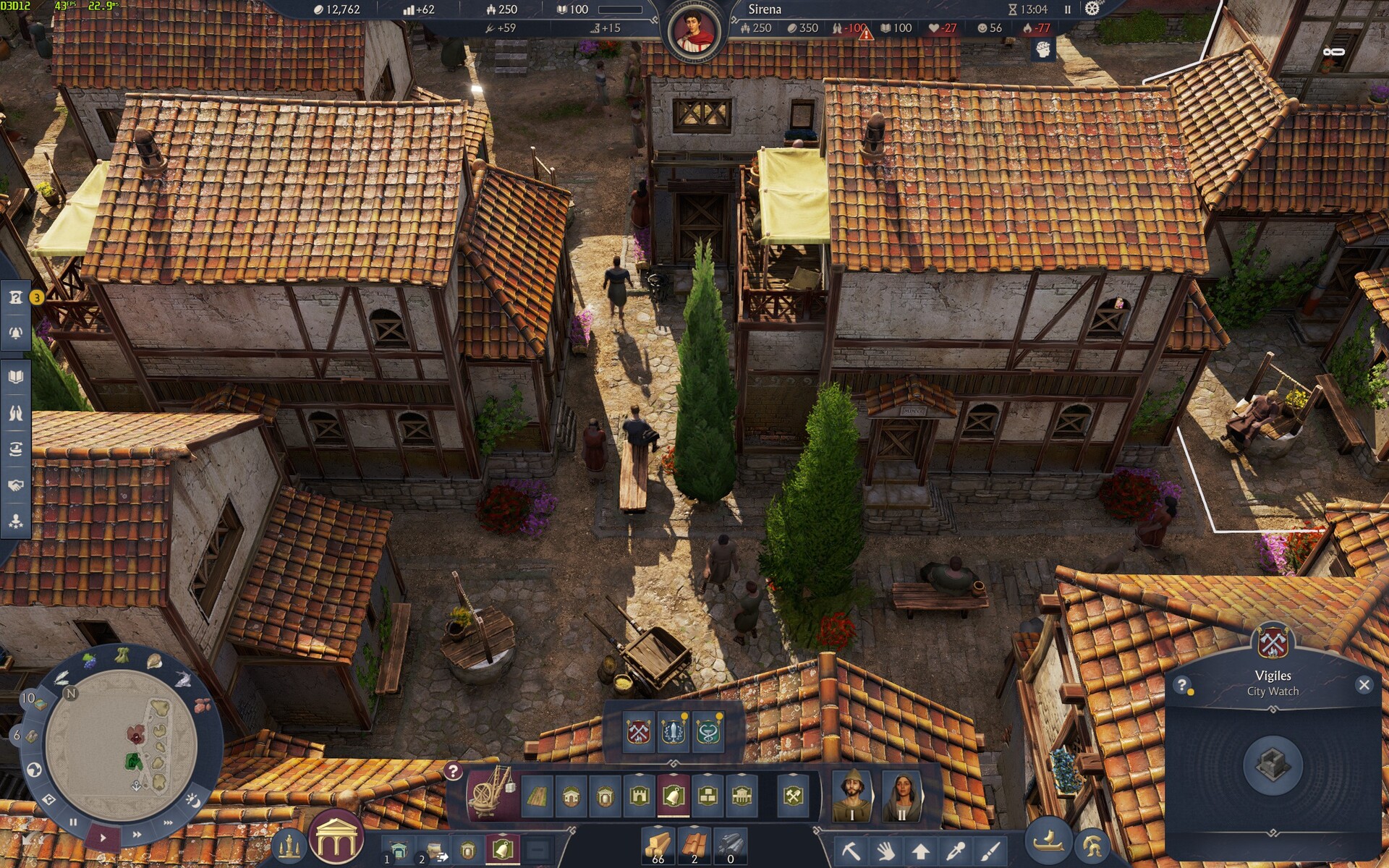Activate the pickaxe demolish tool

851,851
